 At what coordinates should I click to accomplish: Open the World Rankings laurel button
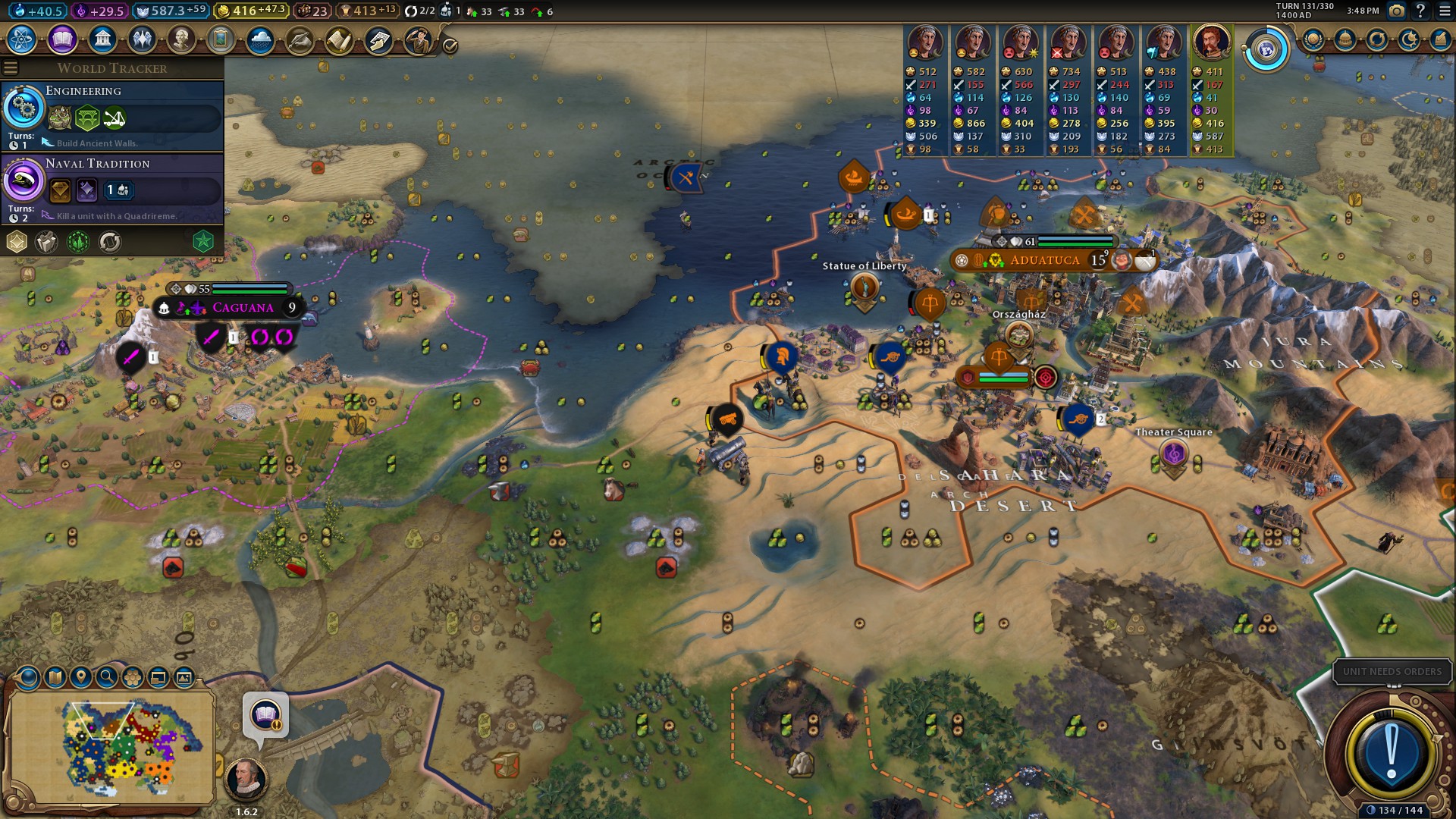pos(1313,39)
